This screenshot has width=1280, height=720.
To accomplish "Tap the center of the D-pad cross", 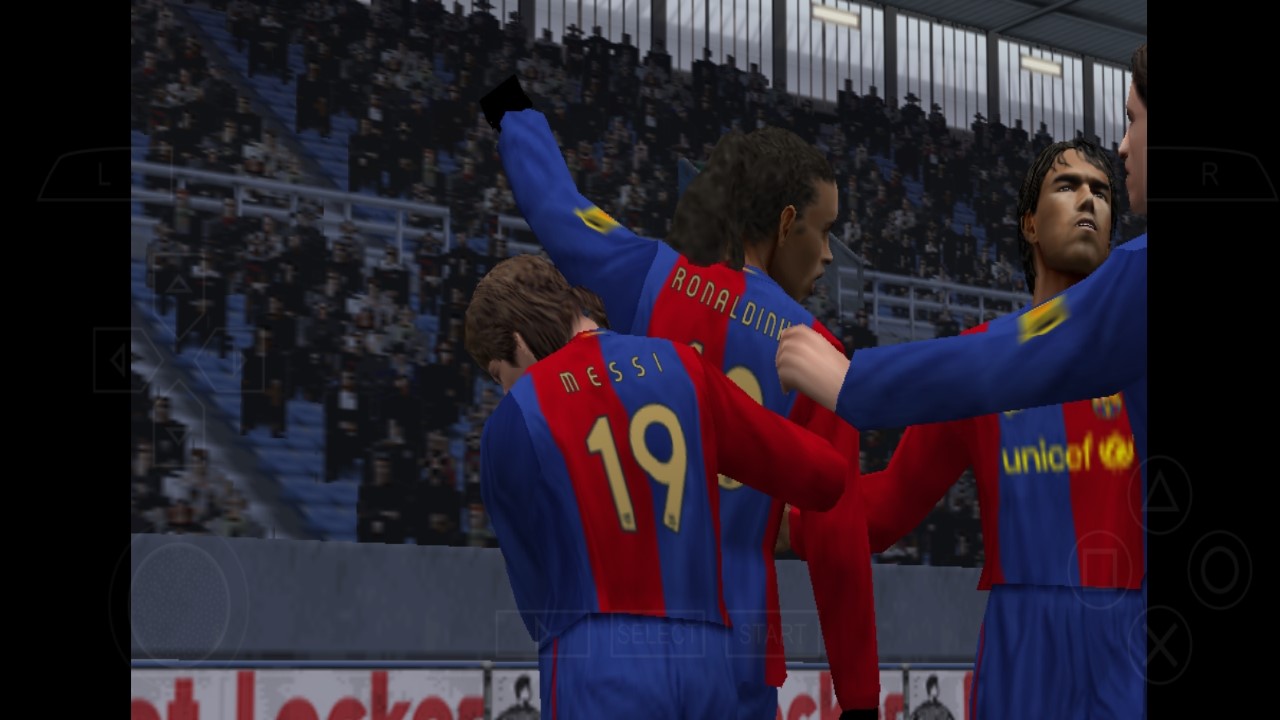I will click(x=177, y=362).
